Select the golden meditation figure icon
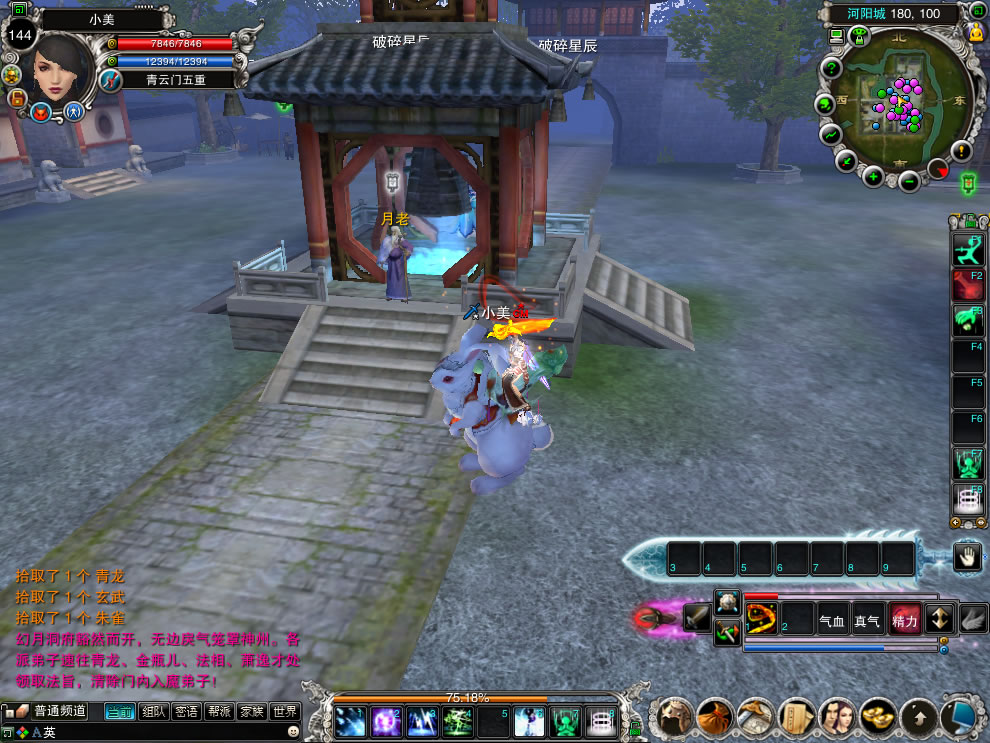Image resolution: width=990 pixels, height=743 pixels. pos(976,32)
